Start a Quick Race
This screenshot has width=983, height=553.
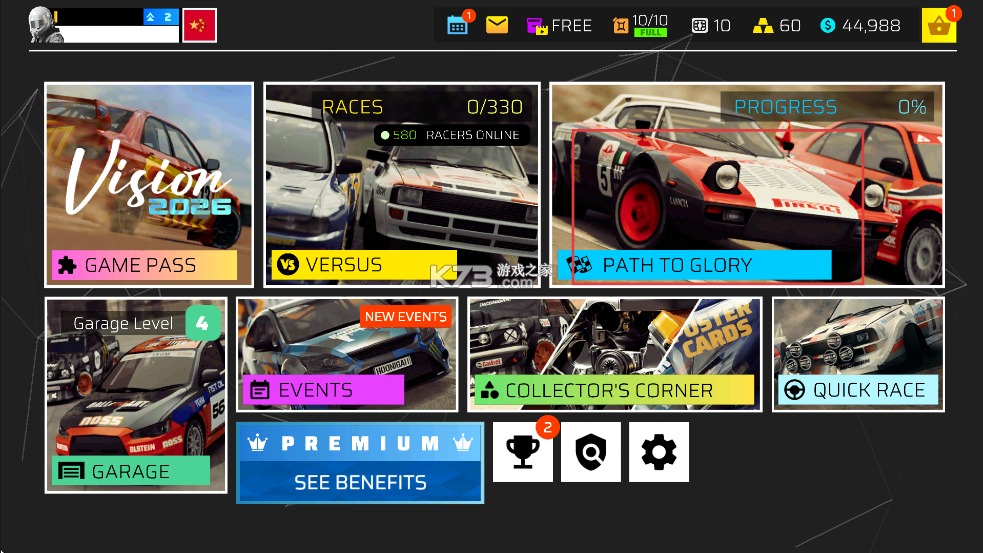pyautogui.click(x=857, y=354)
